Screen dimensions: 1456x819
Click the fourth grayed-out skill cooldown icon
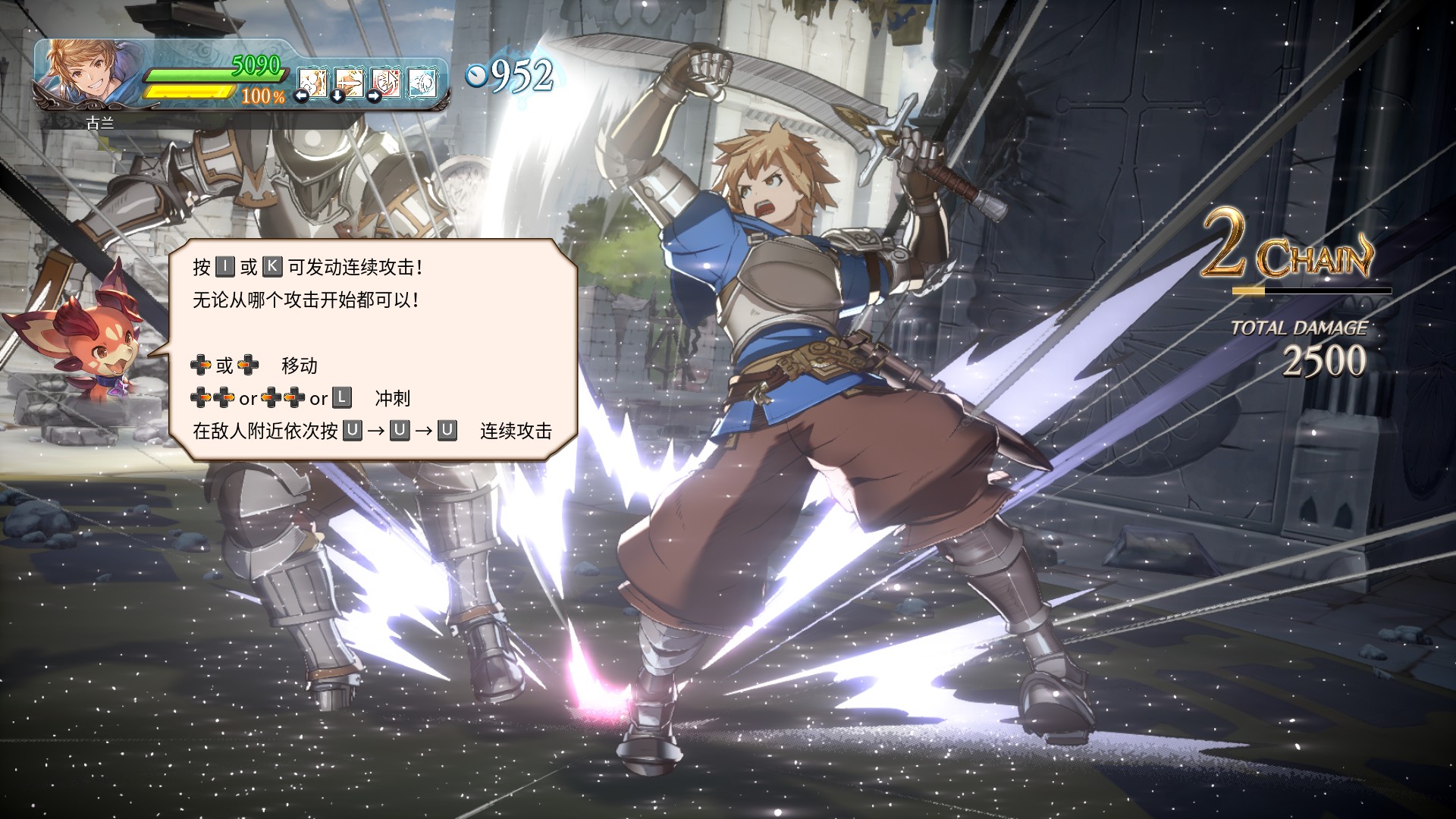(x=420, y=83)
